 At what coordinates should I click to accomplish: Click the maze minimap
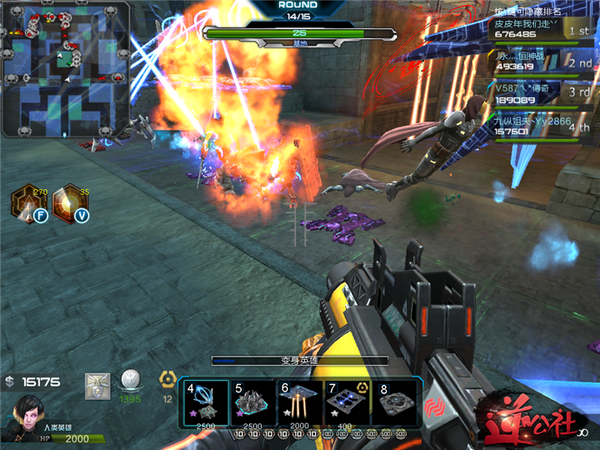coord(65,68)
